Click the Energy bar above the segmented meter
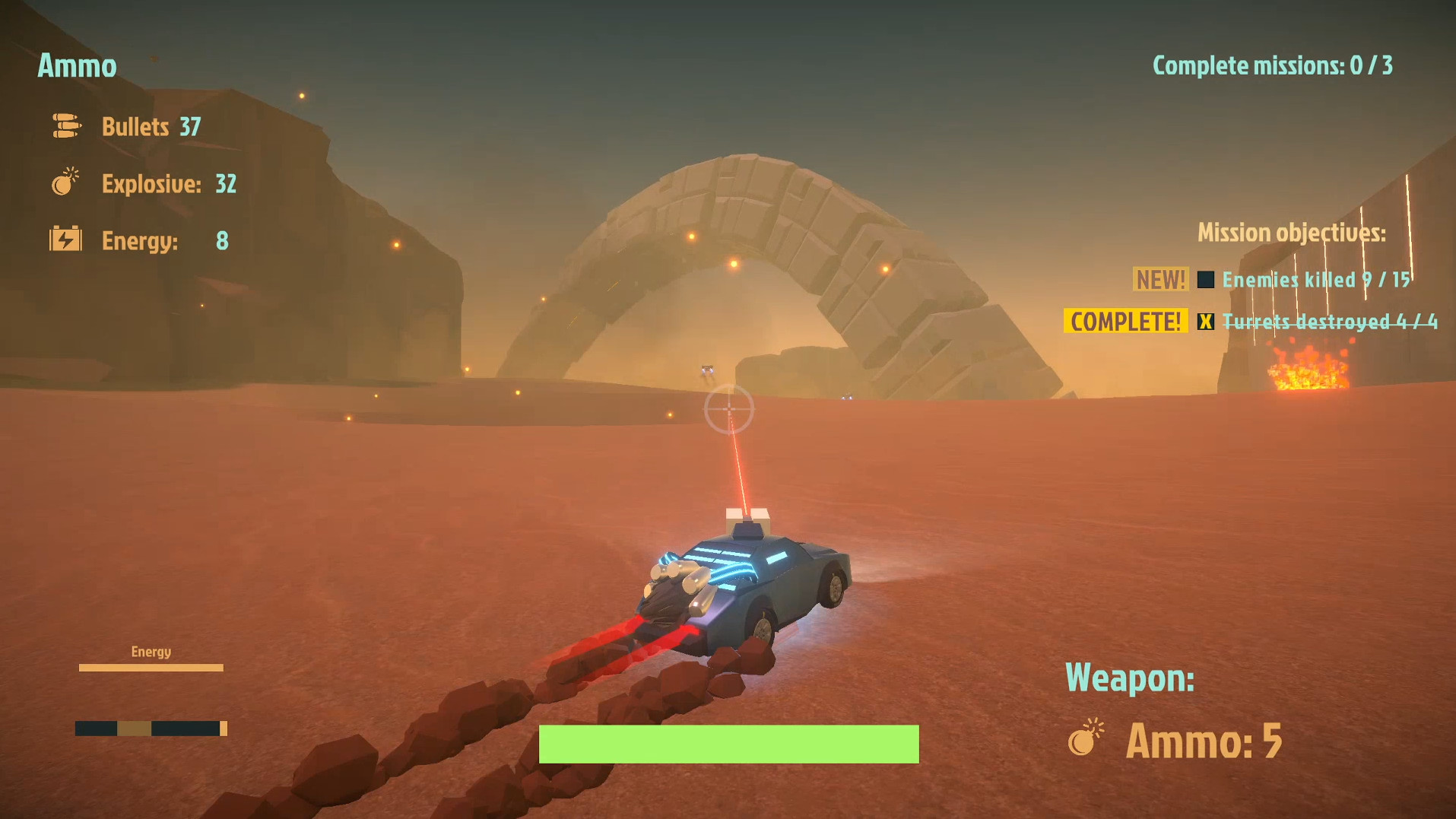Screen dimensions: 1456x819 coord(151,668)
